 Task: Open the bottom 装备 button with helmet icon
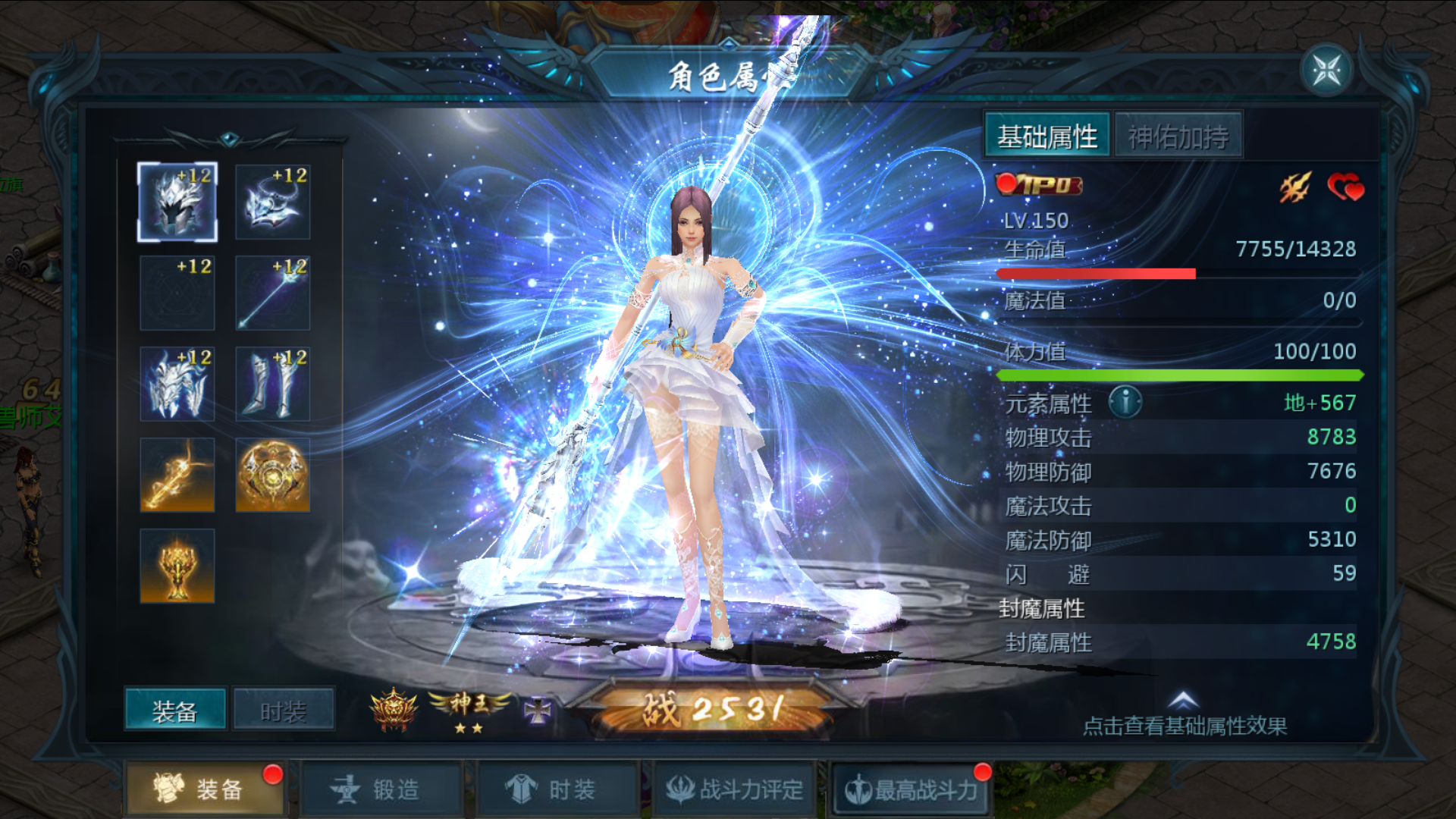tap(203, 789)
